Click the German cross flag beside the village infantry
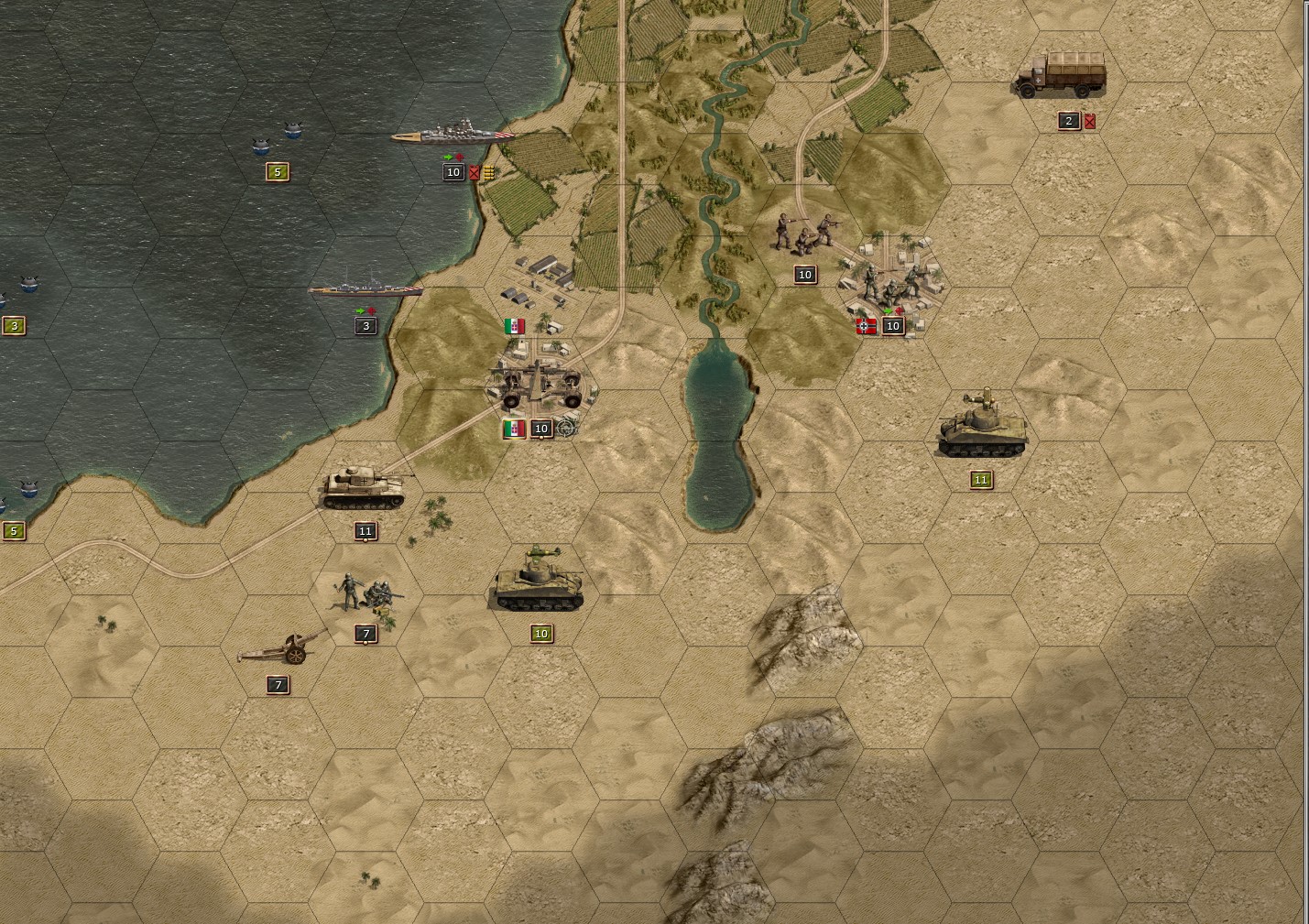 point(867,326)
